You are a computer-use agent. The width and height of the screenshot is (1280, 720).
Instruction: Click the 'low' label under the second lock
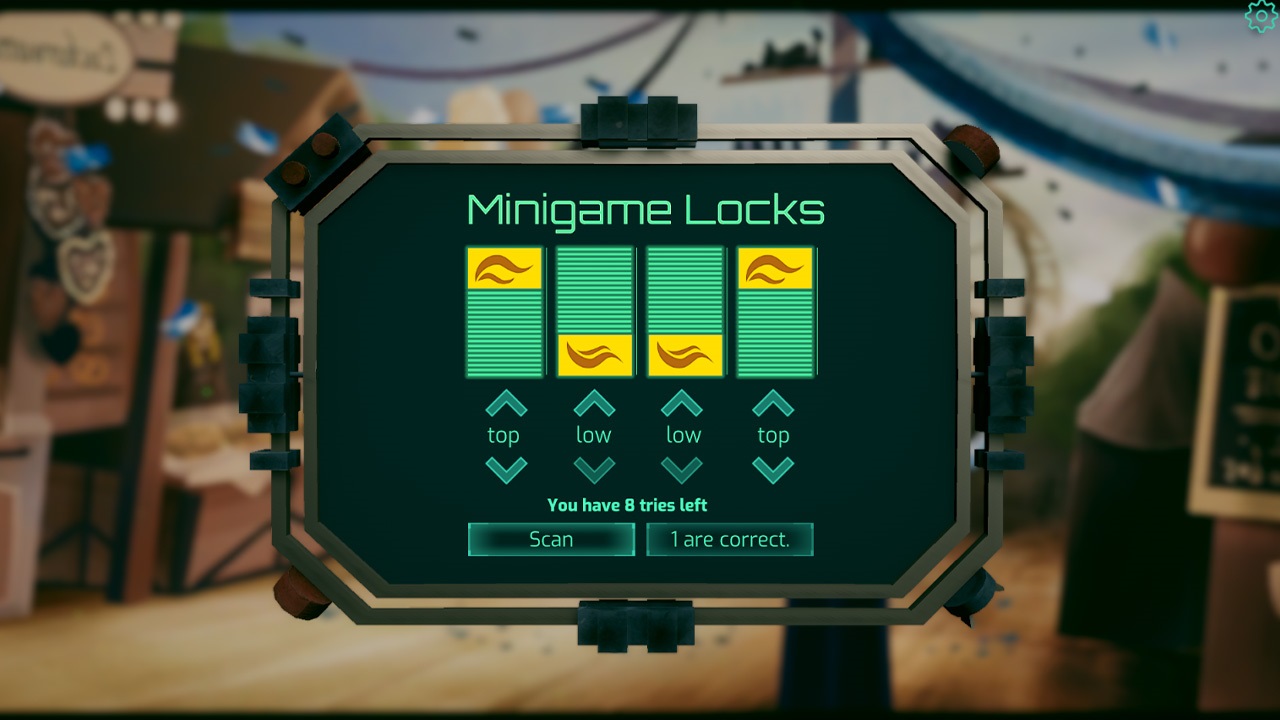tap(594, 434)
